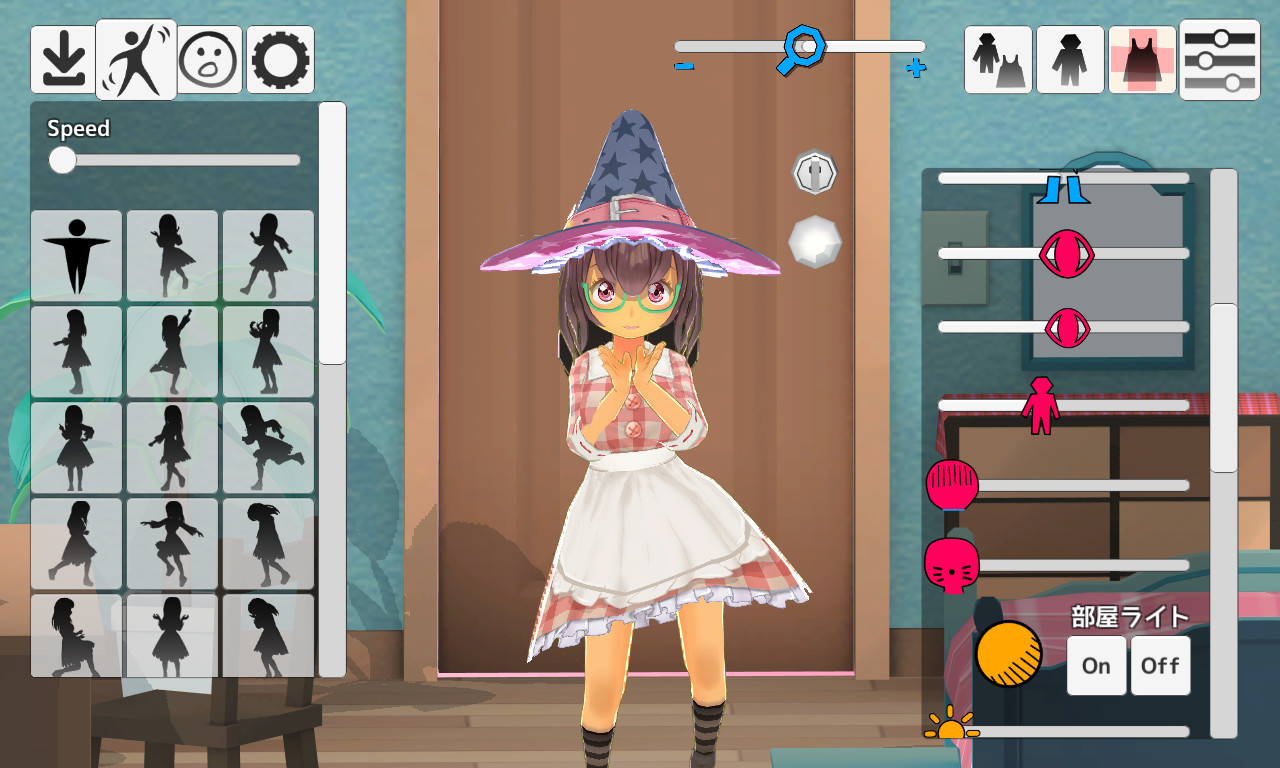Turn On the room light
This screenshot has height=768, width=1280.
click(x=1096, y=665)
